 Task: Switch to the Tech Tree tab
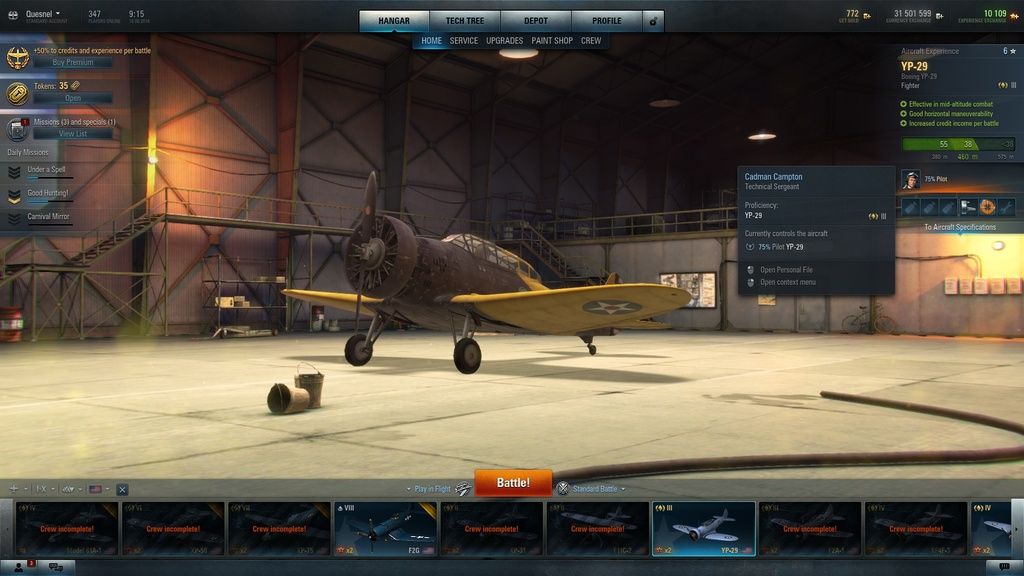[x=465, y=21]
